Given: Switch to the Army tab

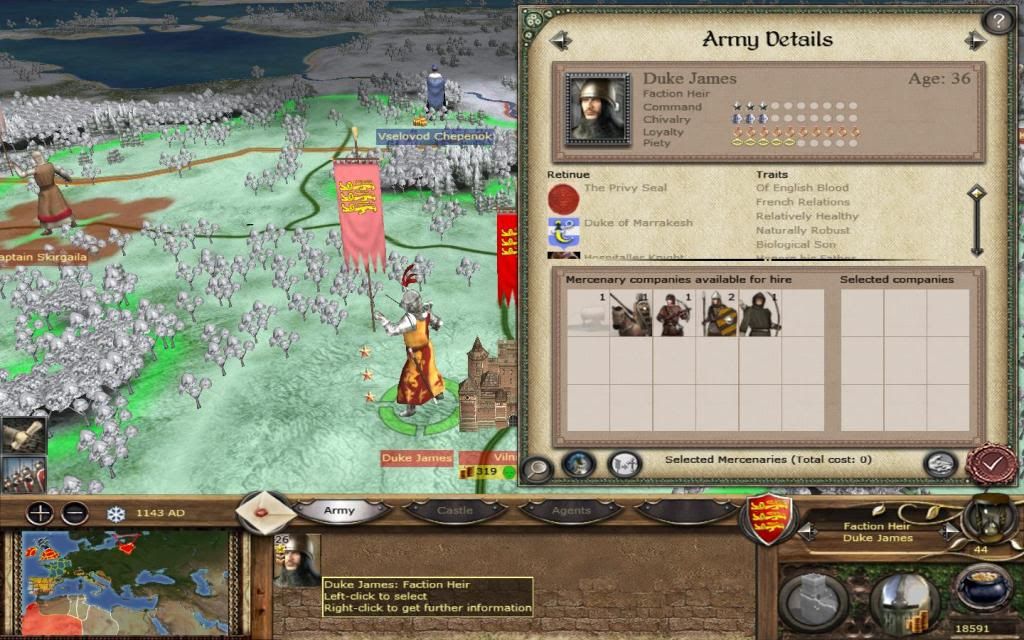Looking at the screenshot, I should click(339, 511).
